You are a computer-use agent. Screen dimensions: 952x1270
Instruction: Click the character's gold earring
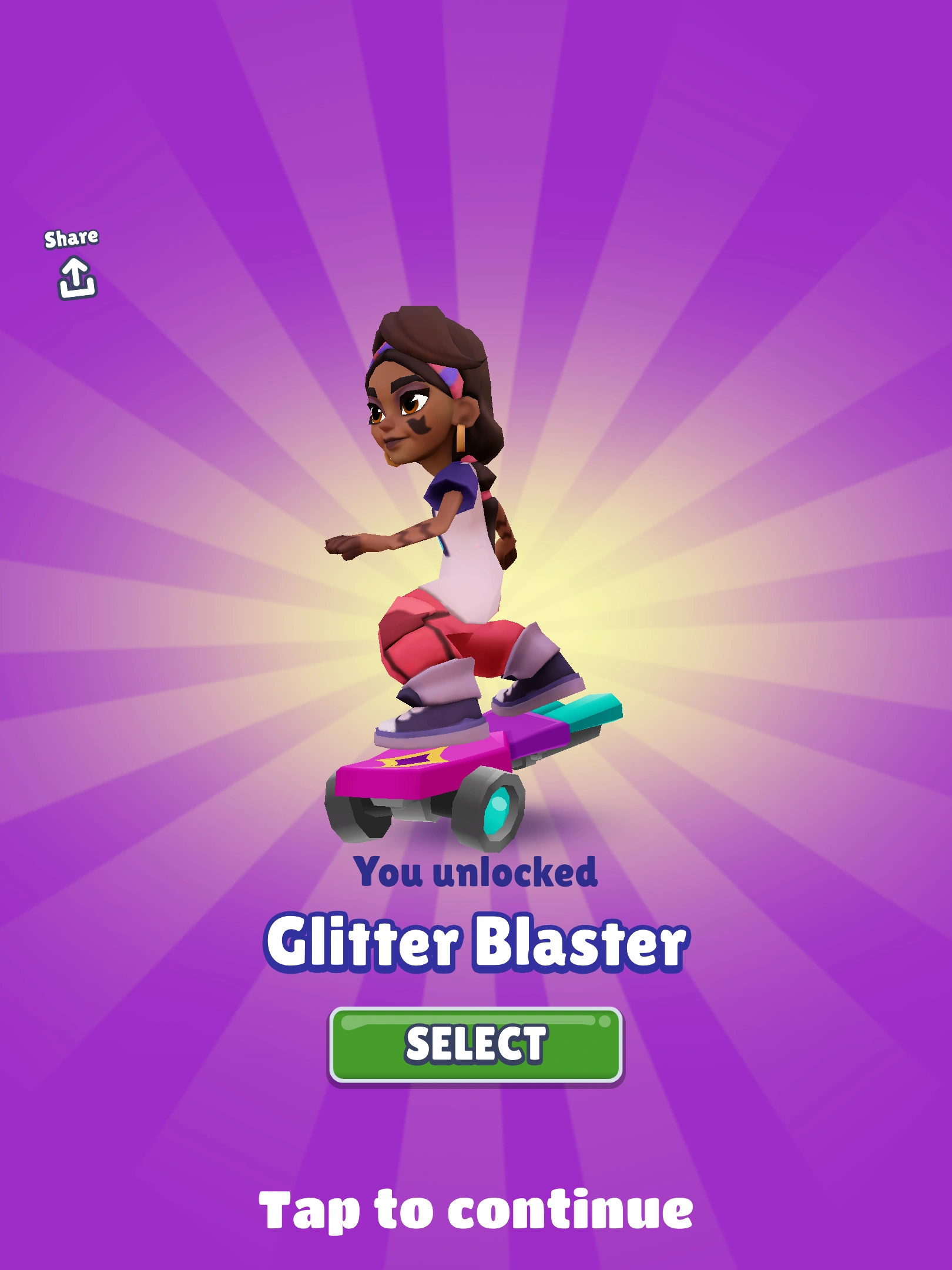click(x=460, y=438)
